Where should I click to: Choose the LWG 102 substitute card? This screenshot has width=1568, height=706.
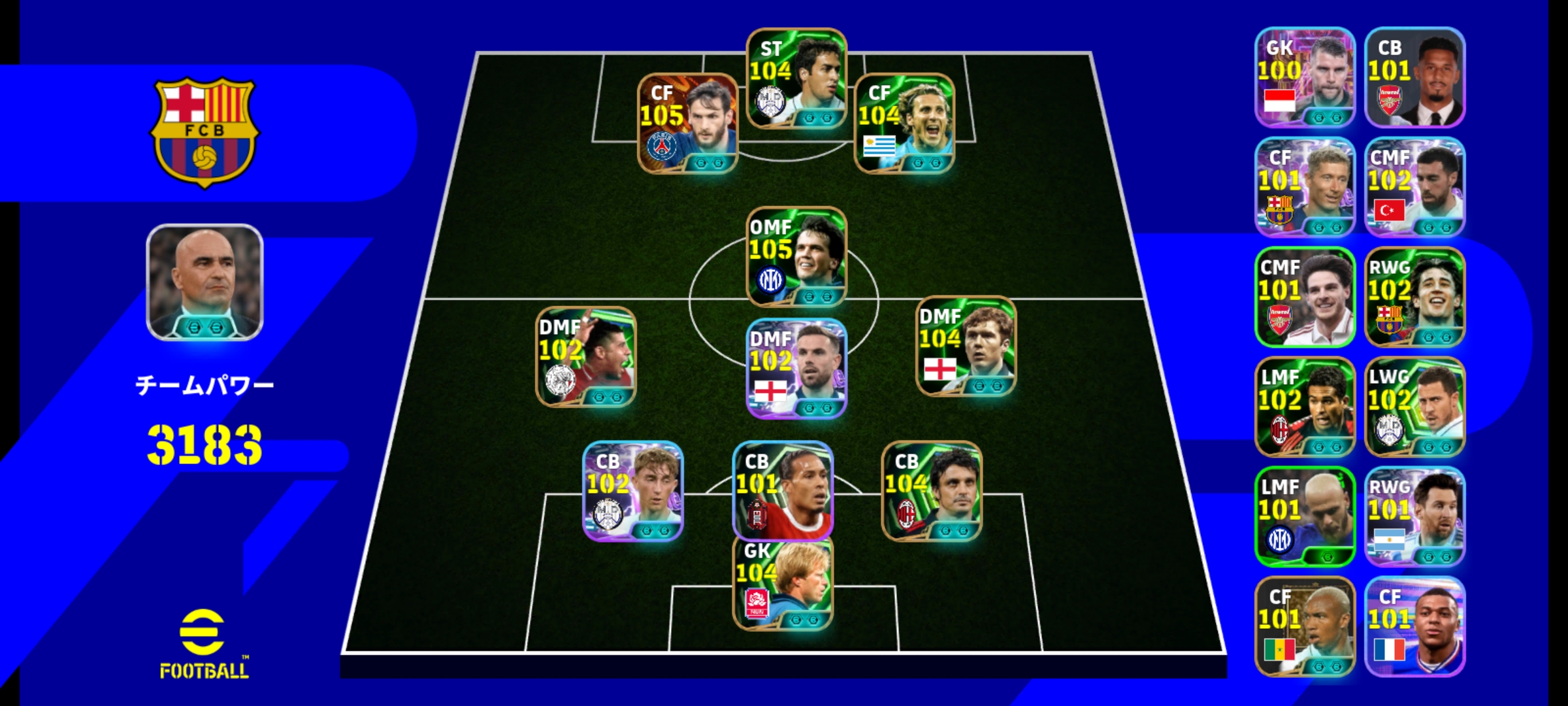(1414, 407)
